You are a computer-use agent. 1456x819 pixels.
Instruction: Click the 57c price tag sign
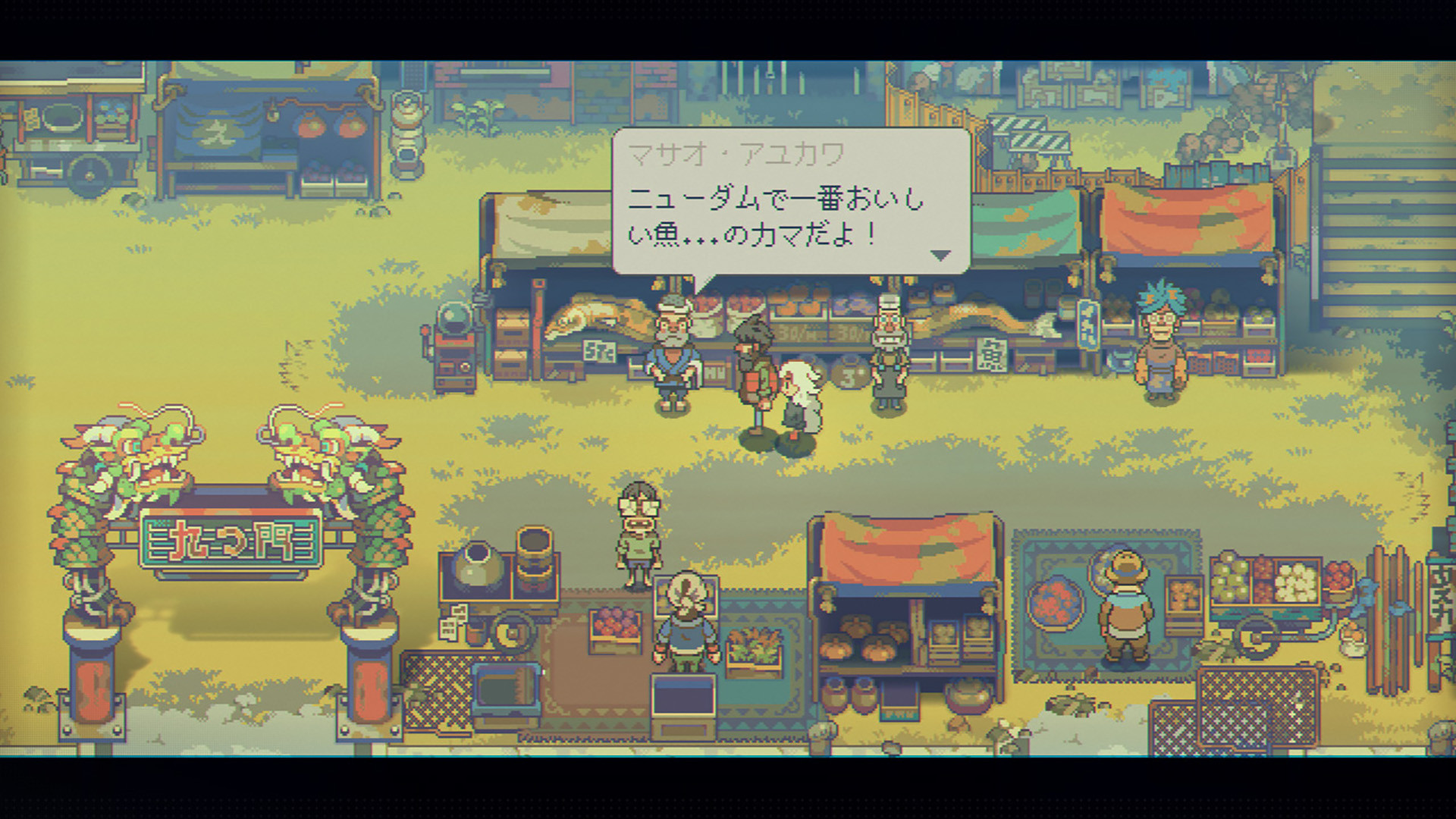[598, 351]
